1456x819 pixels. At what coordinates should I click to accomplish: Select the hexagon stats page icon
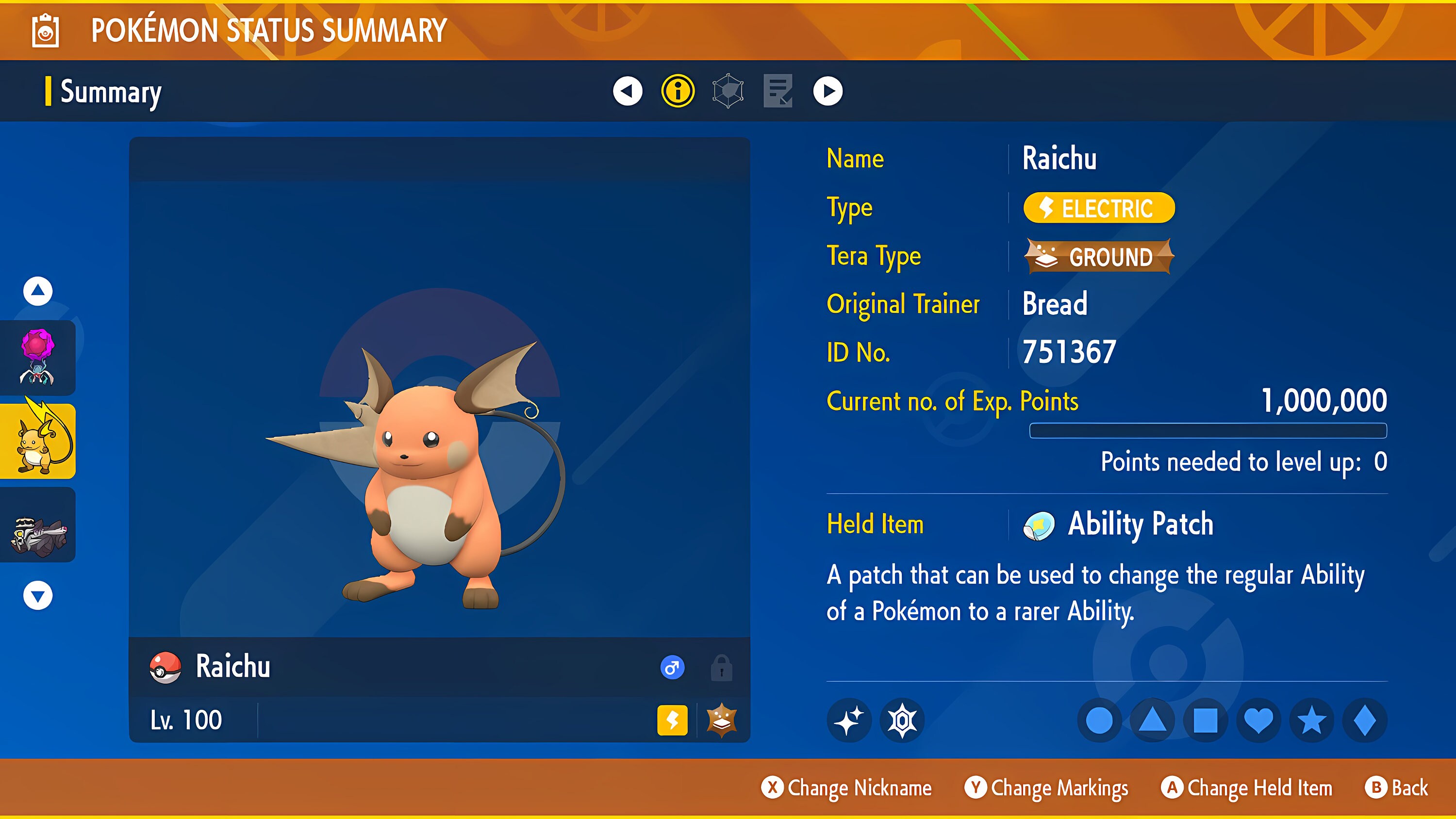coord(727,90)
